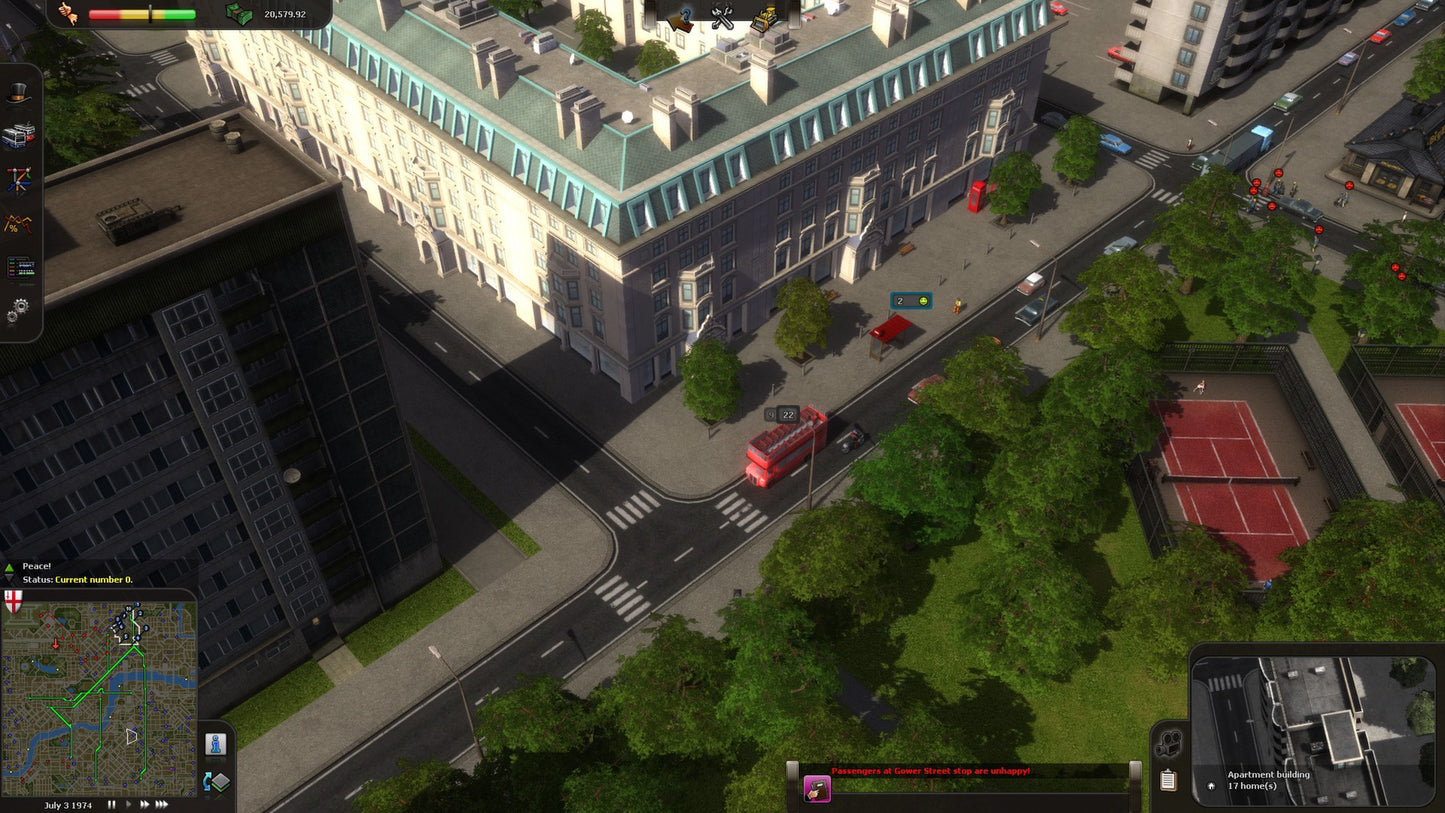1445x813 pixels.
Task: Expand the Peace! message with green arrow
Action: tap(8, 565)
